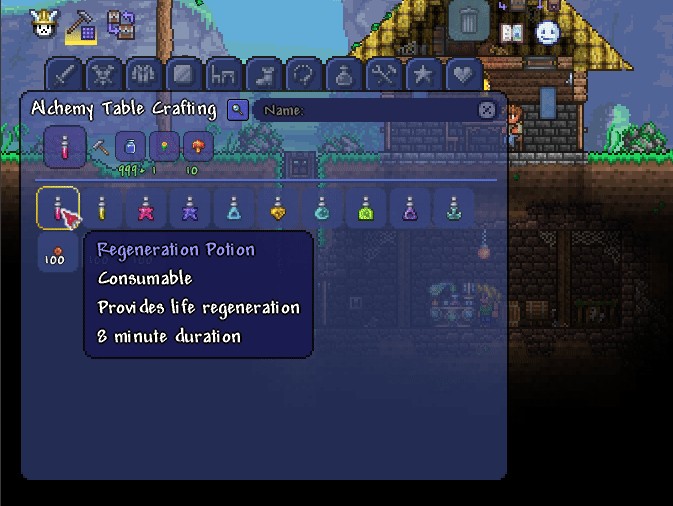Image resolution: width=673 pixels, height=506 pixels.
Task: Click the magnifying glass search button
Action: point(237,109)
